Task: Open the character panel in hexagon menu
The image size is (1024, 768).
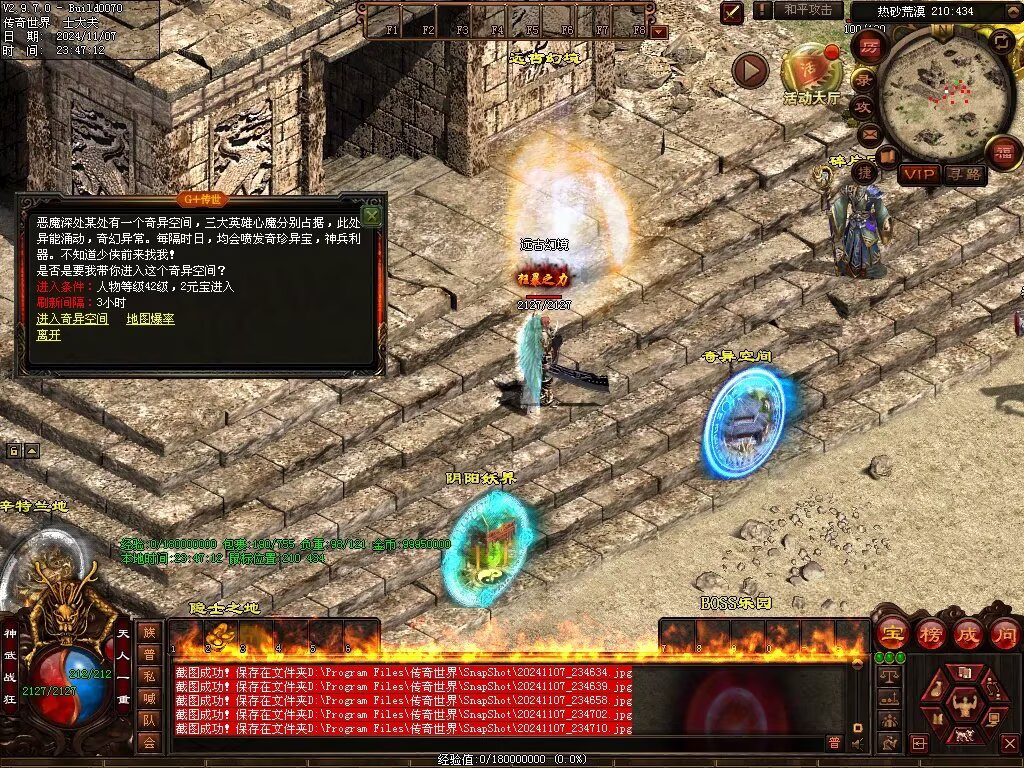Action: tap(963, 702)
